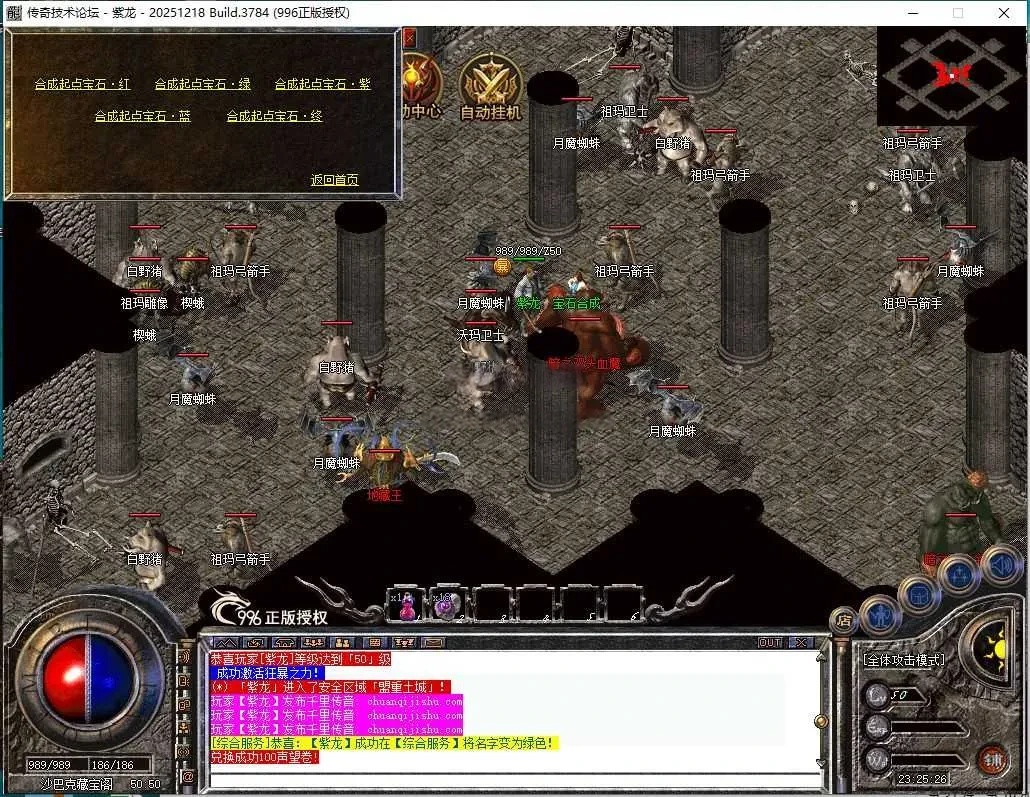The image size is (1030, 797).
Task: Choose 合成起点宝石·蓝 in the dialog
Action: point(142,116)
